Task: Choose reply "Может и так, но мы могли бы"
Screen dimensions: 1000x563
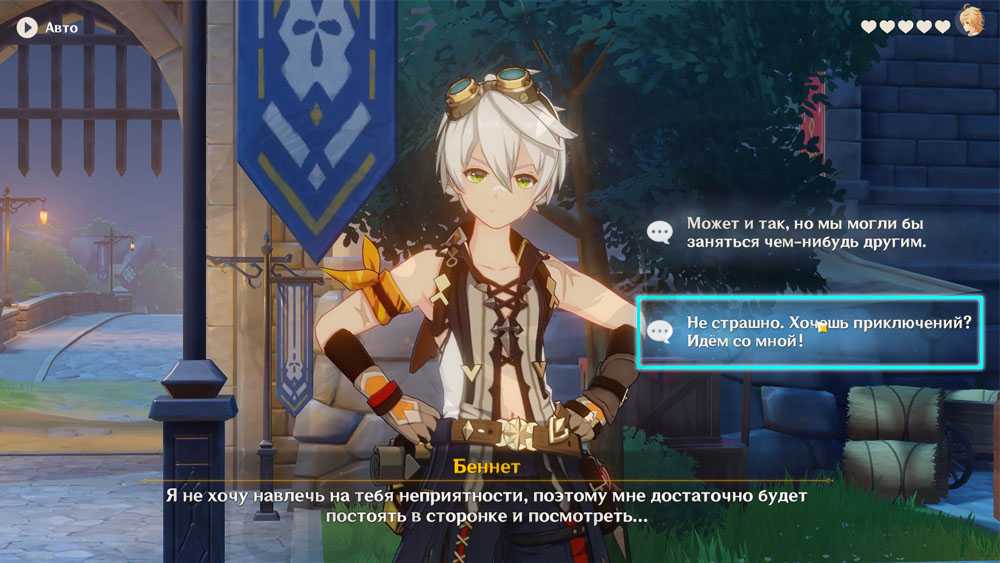Action: click(805, 232)
